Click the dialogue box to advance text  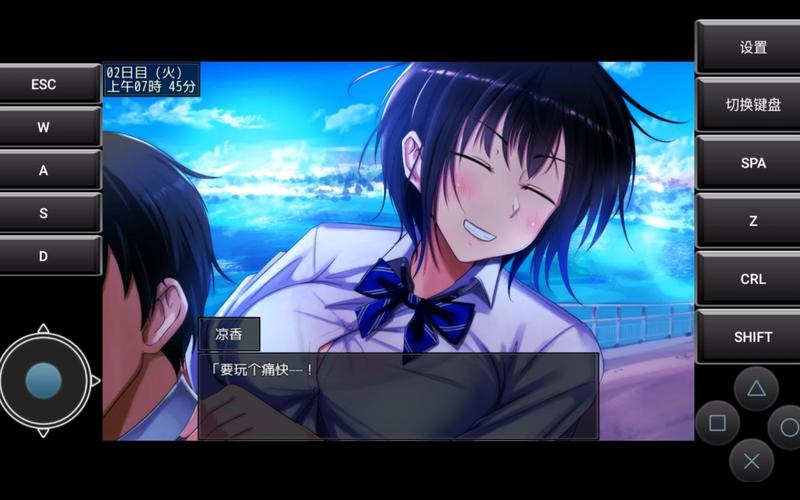398,395
